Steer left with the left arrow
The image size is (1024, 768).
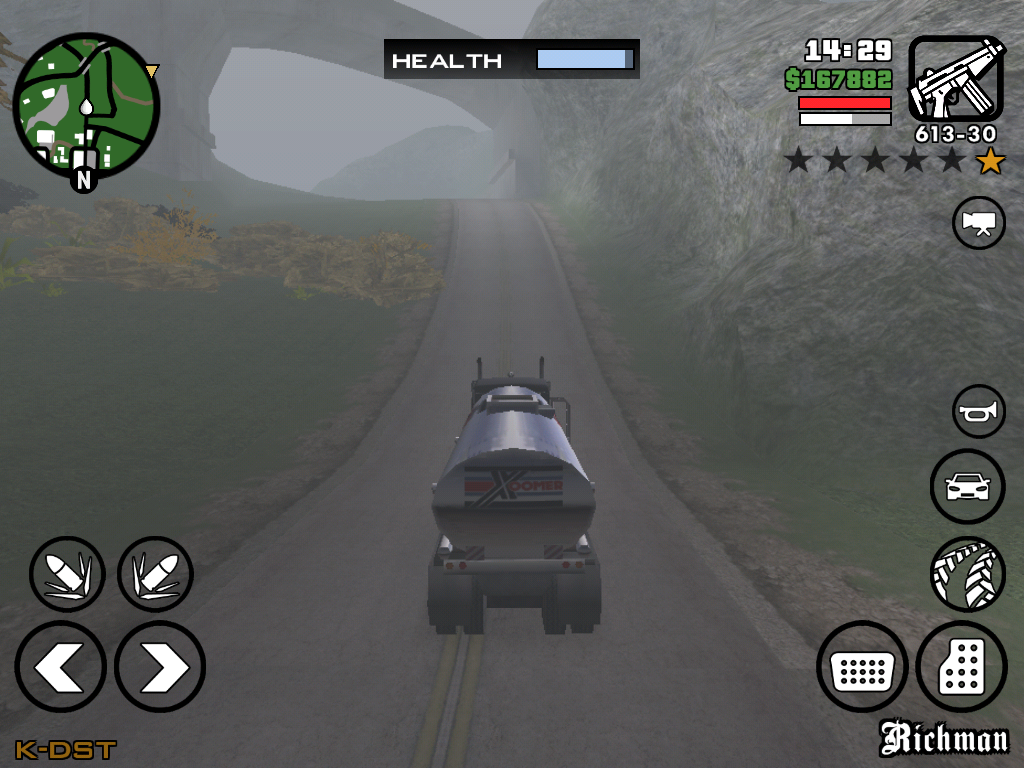click(60, 667)
